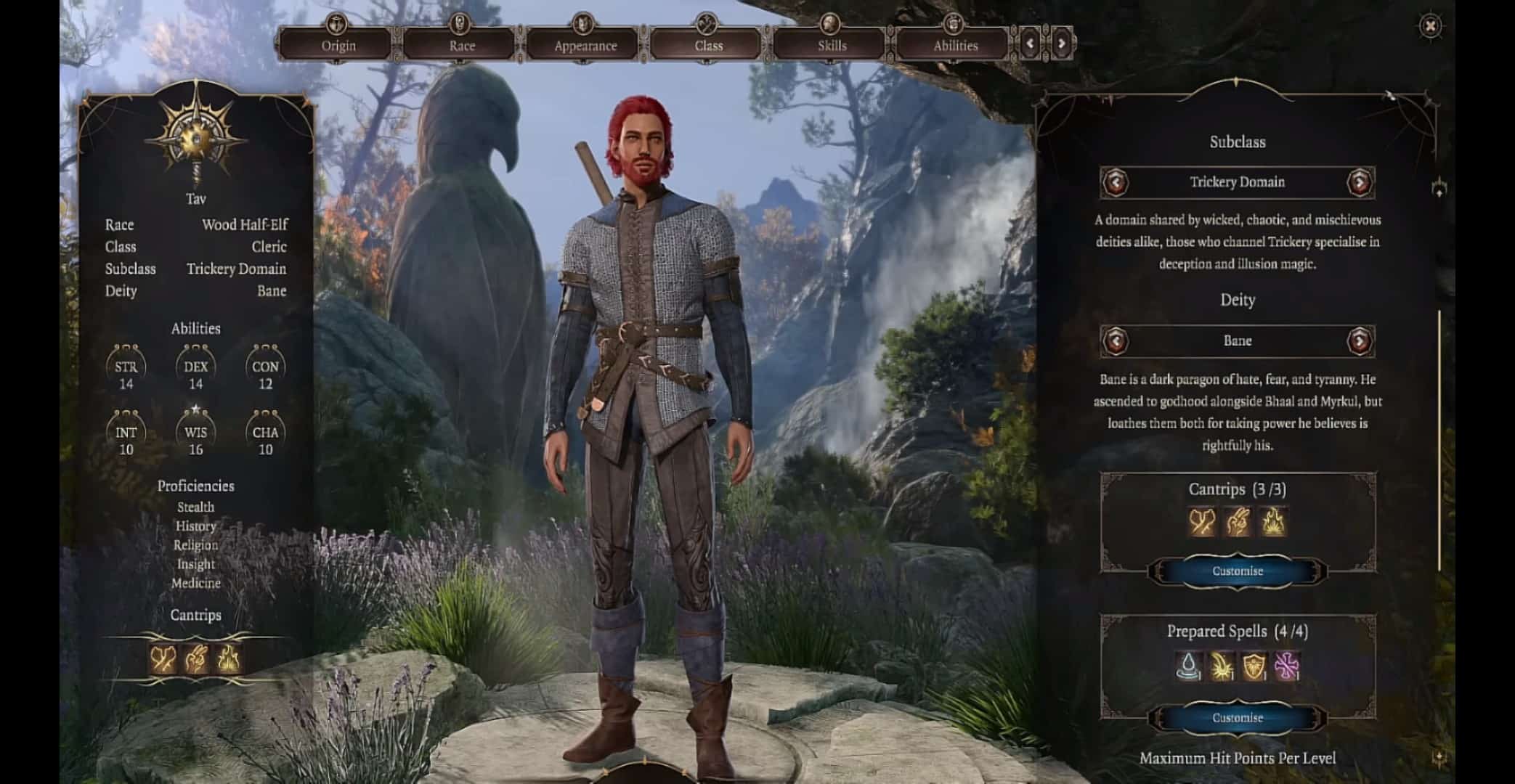Click the right arrow beside the tabs

coord(1061,44)
